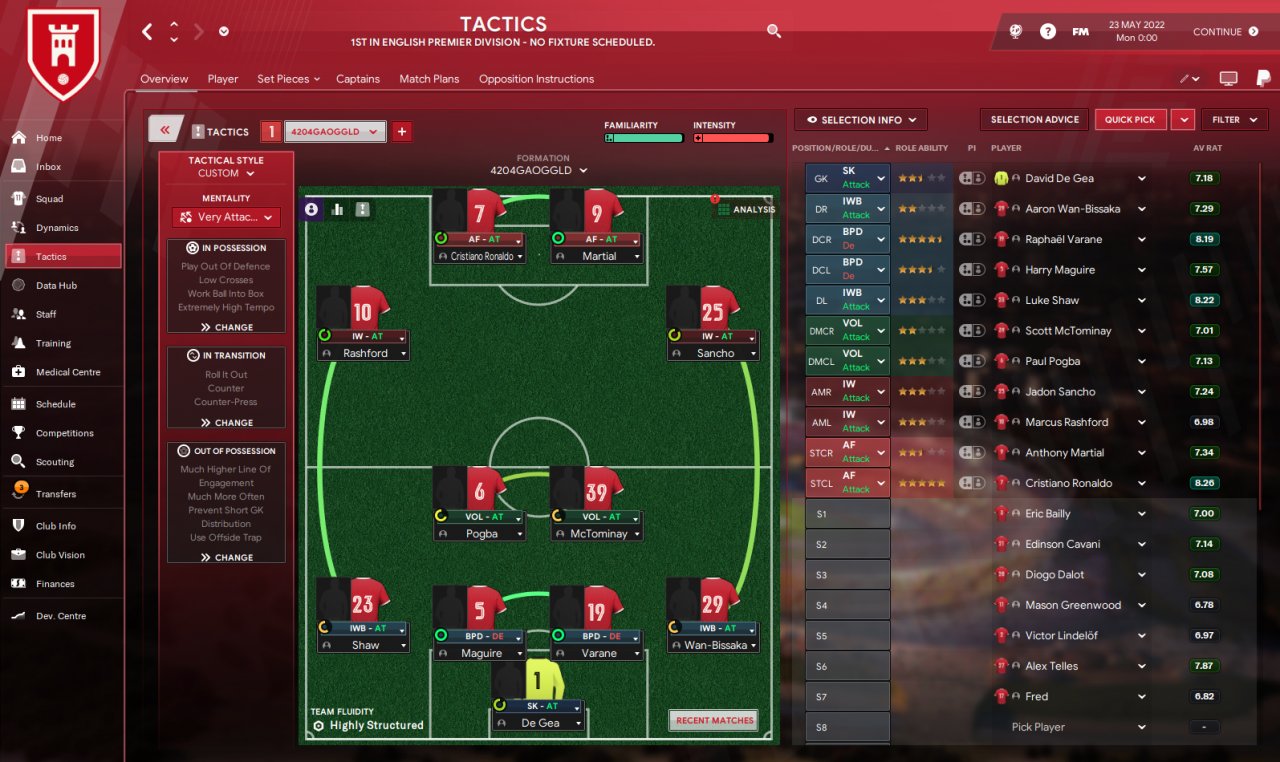Open the search magnifier icon
The image size is (1280, 762).
click(773, 32)
